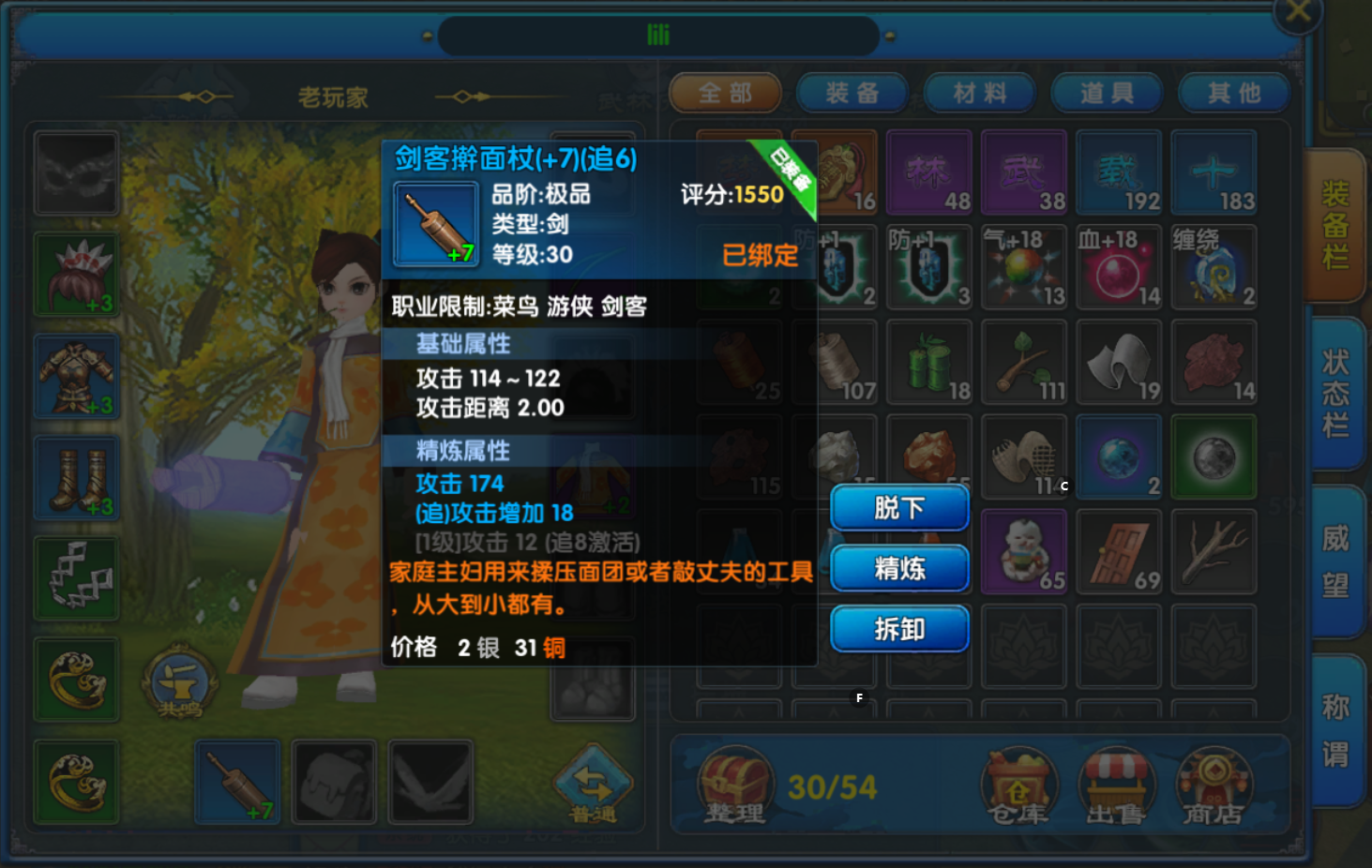This screenshot has width=1372, height=868.
Task: Select the equipped rolling pin weapon slot
Action: [x=237, y=782]
